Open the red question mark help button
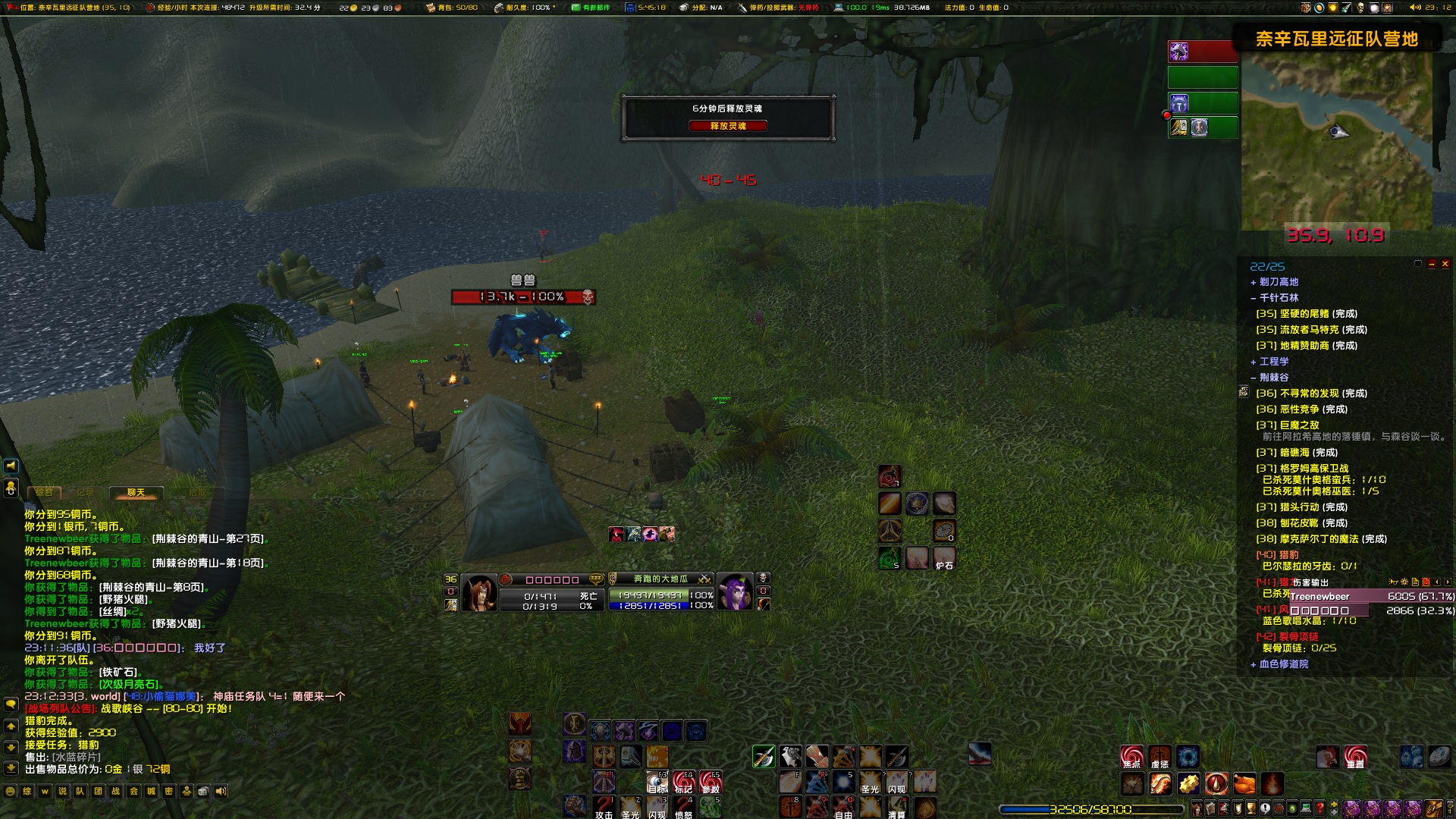The width and height of the screenshot is (1456, 819). tap(1319, 808)
